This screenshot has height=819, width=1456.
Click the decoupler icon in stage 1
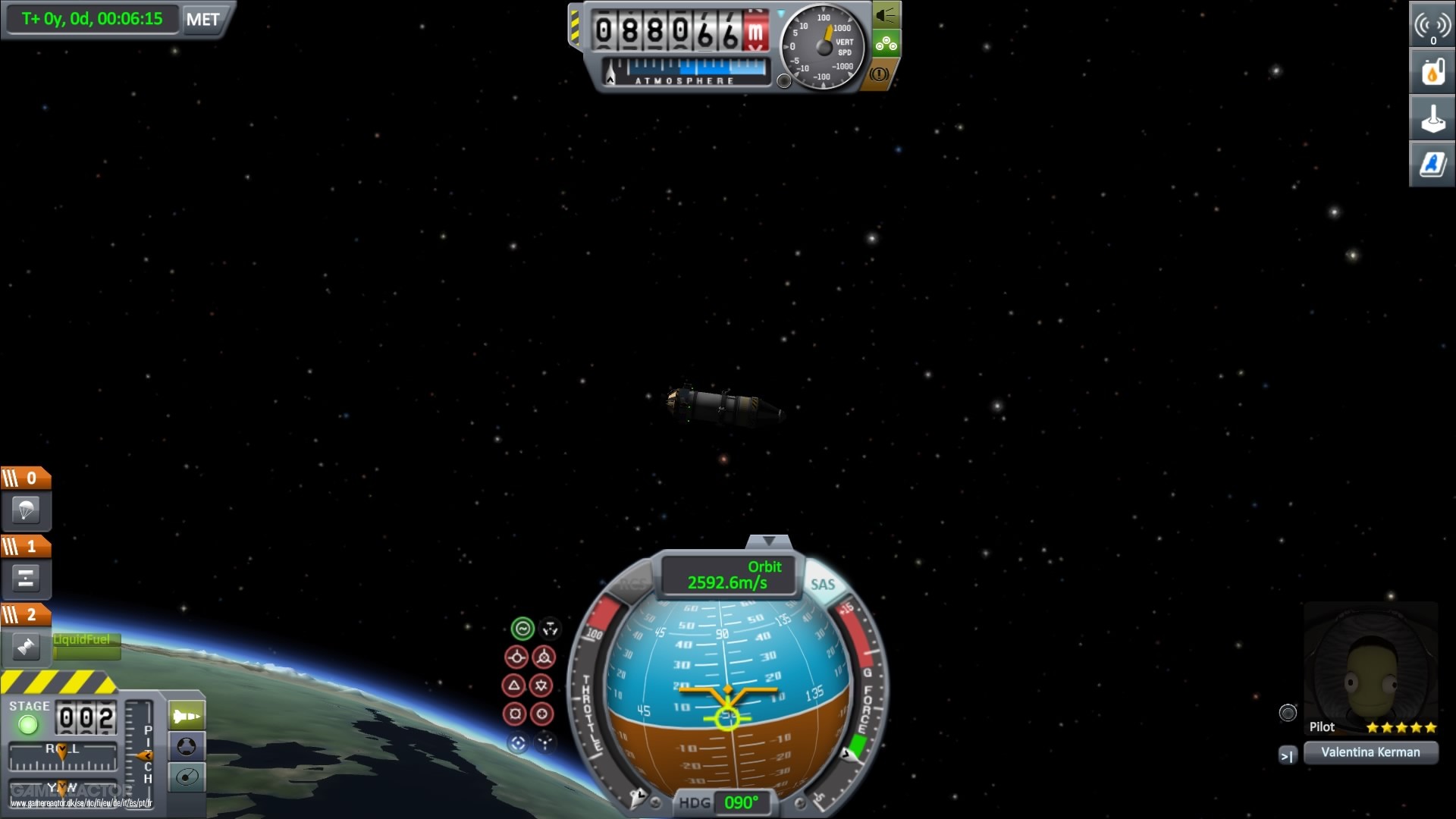(x=27, y=579)
